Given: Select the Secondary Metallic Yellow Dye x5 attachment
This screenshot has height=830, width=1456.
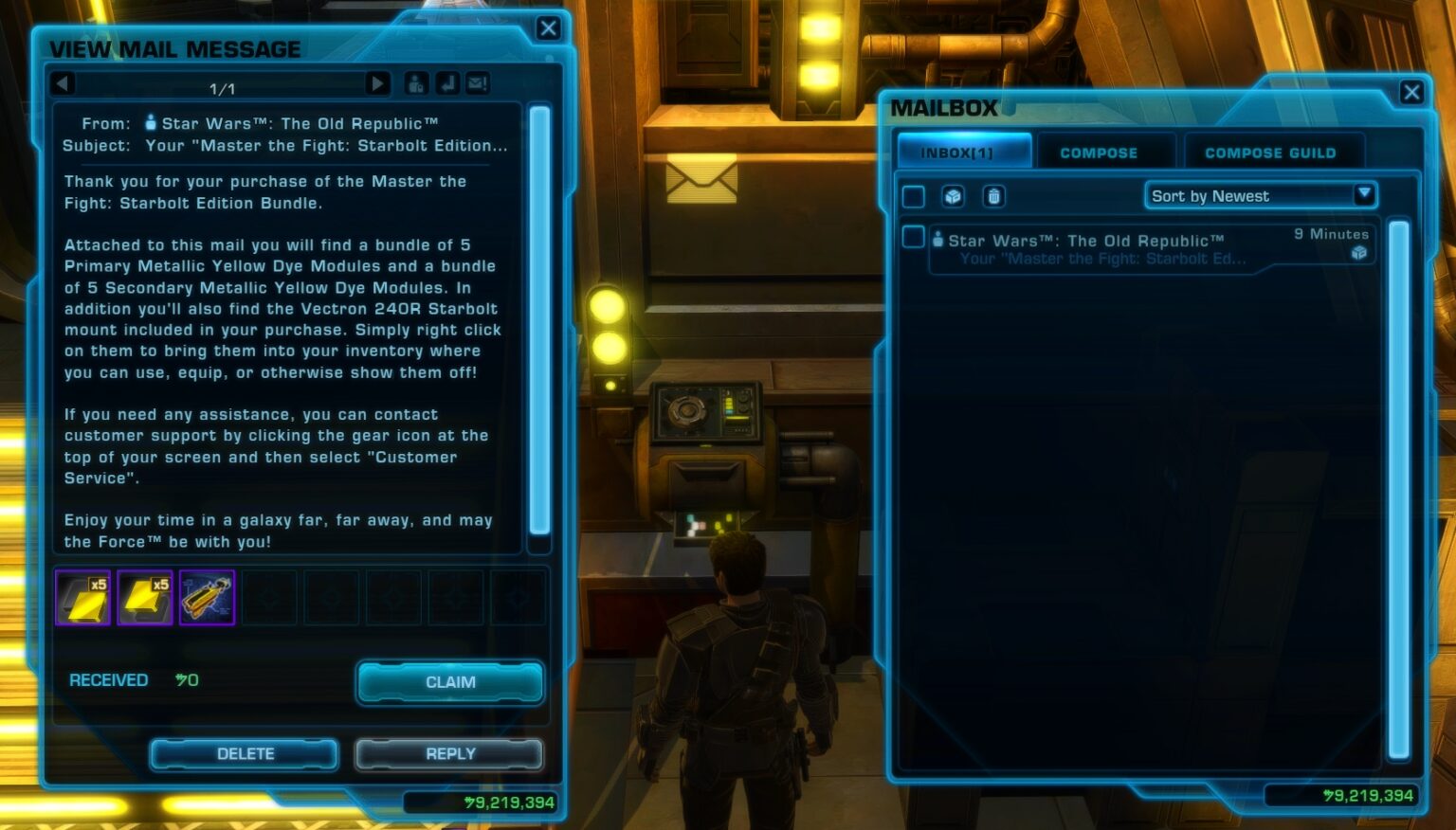Looking at the screenshot, I should [x=144, y=597].
